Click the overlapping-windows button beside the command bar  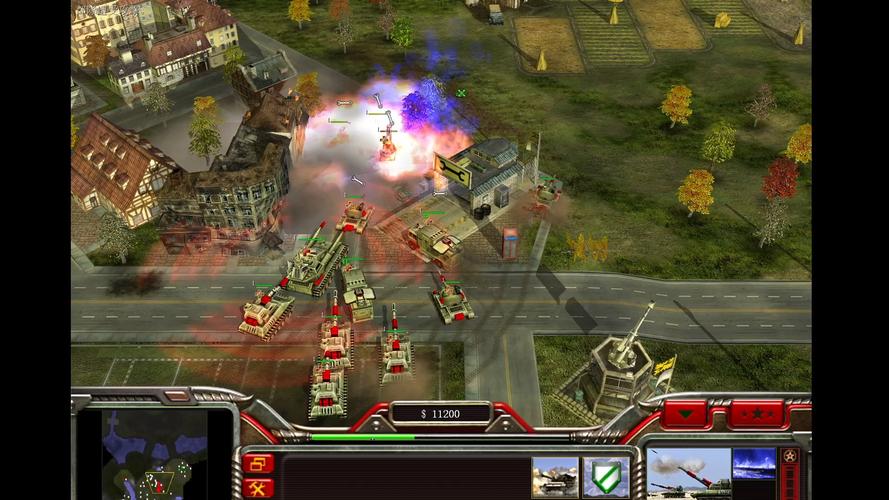pos(257,463)
